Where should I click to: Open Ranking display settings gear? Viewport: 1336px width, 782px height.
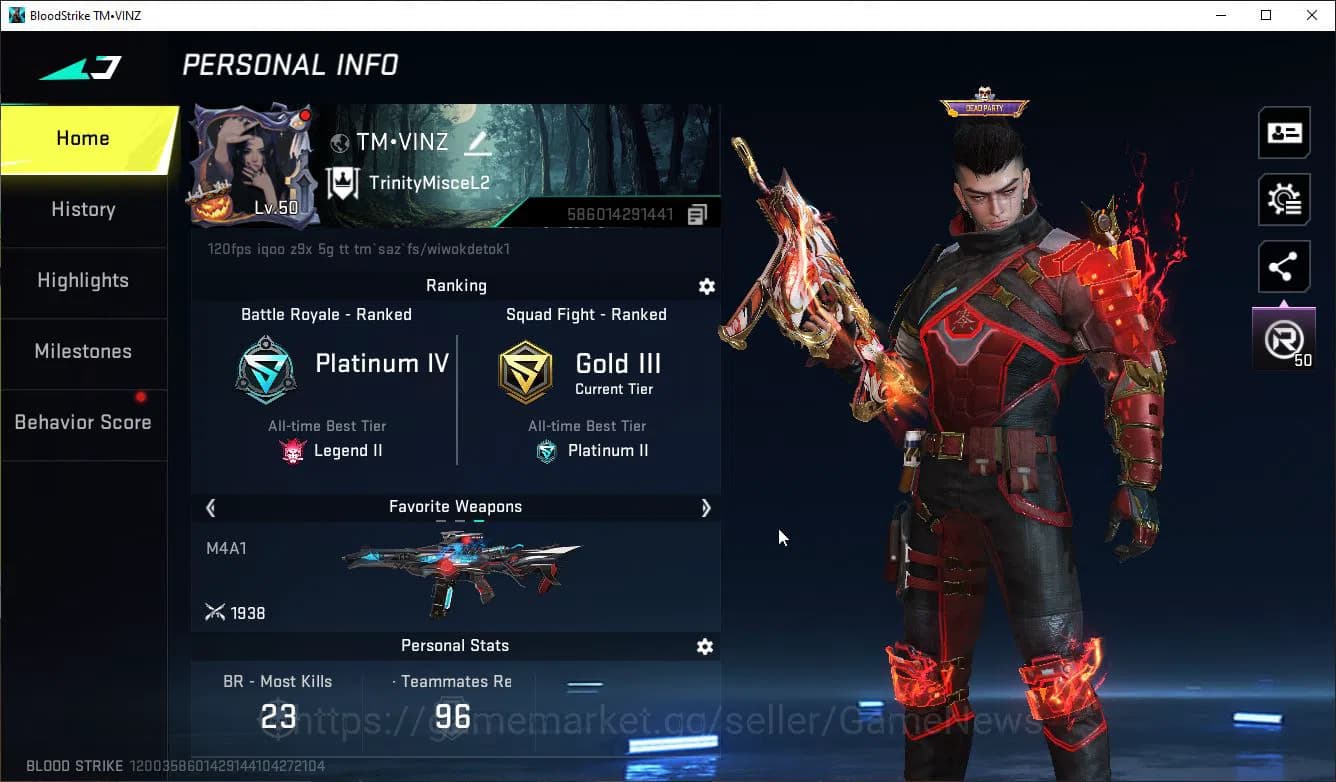[x=707, y=287]
